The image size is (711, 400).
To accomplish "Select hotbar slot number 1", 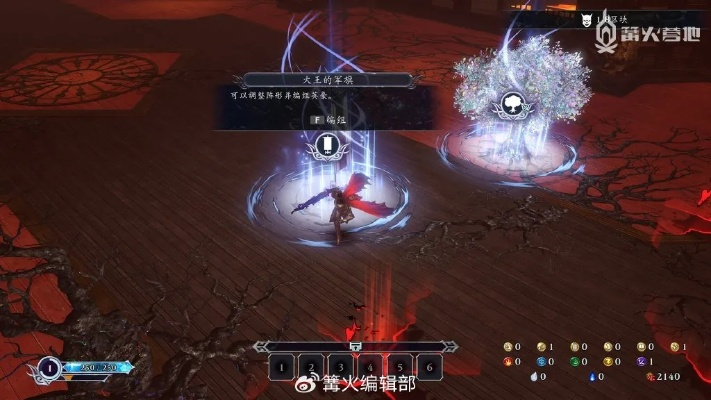I will (x=281, y=367).
